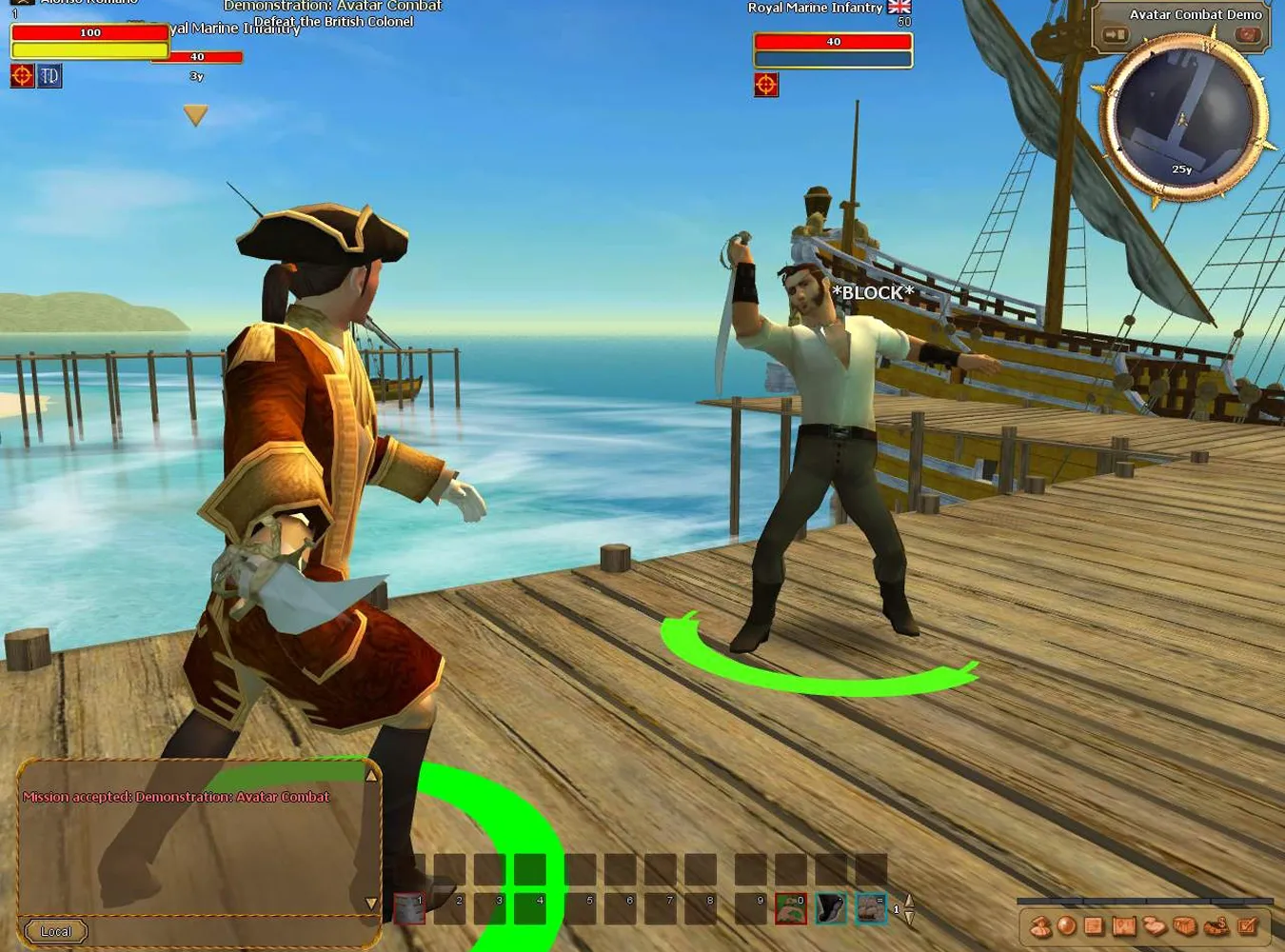1285x952 pixels.
Task: Expand chat history with the up arrow
Action: (x=370, y=773)
